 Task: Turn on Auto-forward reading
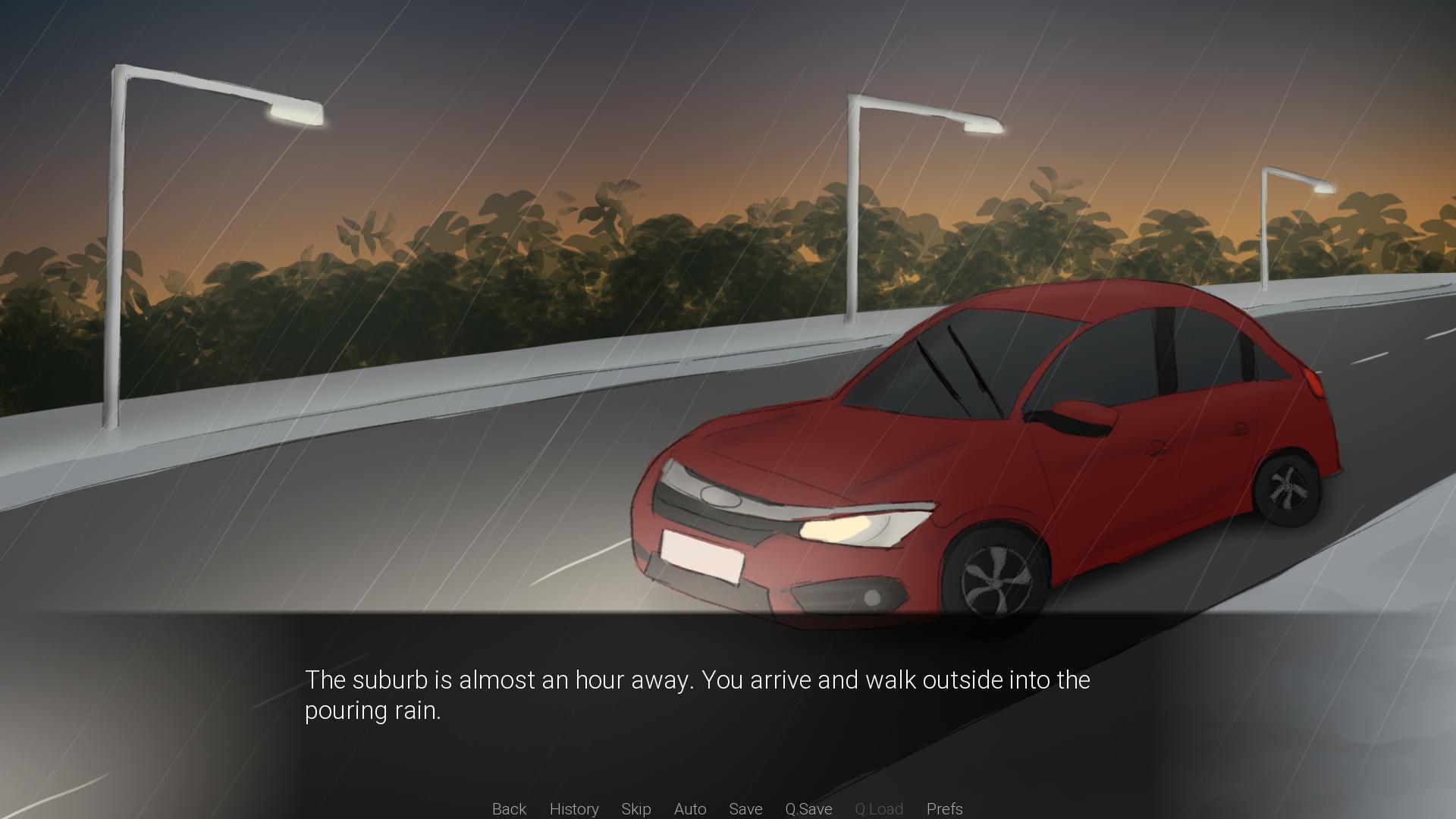point(689,809)
